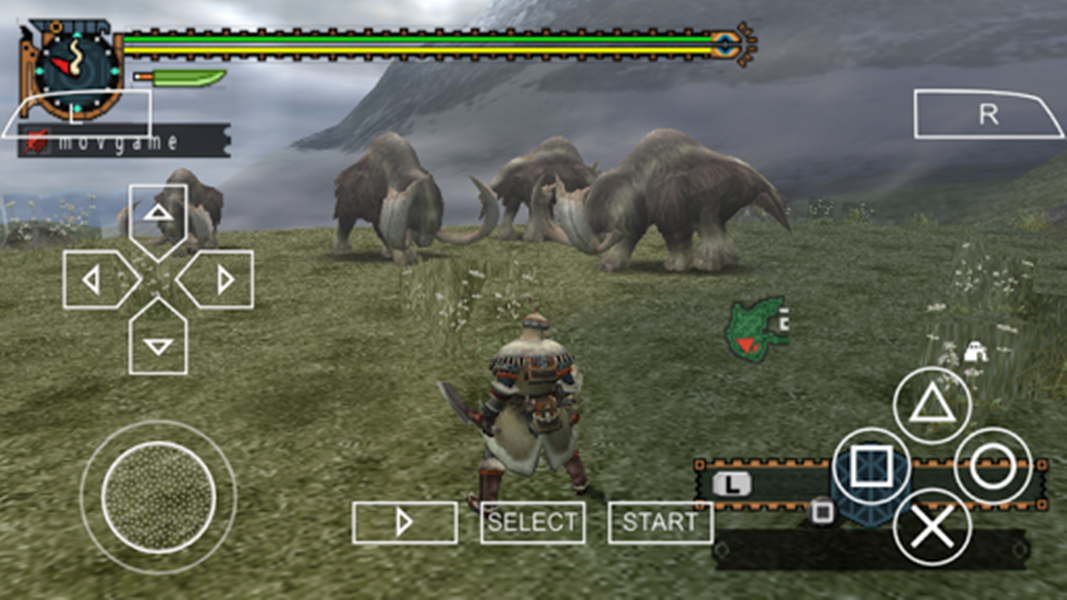The width and height of the screenshot is (1067, 600).
Task: Tap the on-screen cross button
Action: (931, 527)
